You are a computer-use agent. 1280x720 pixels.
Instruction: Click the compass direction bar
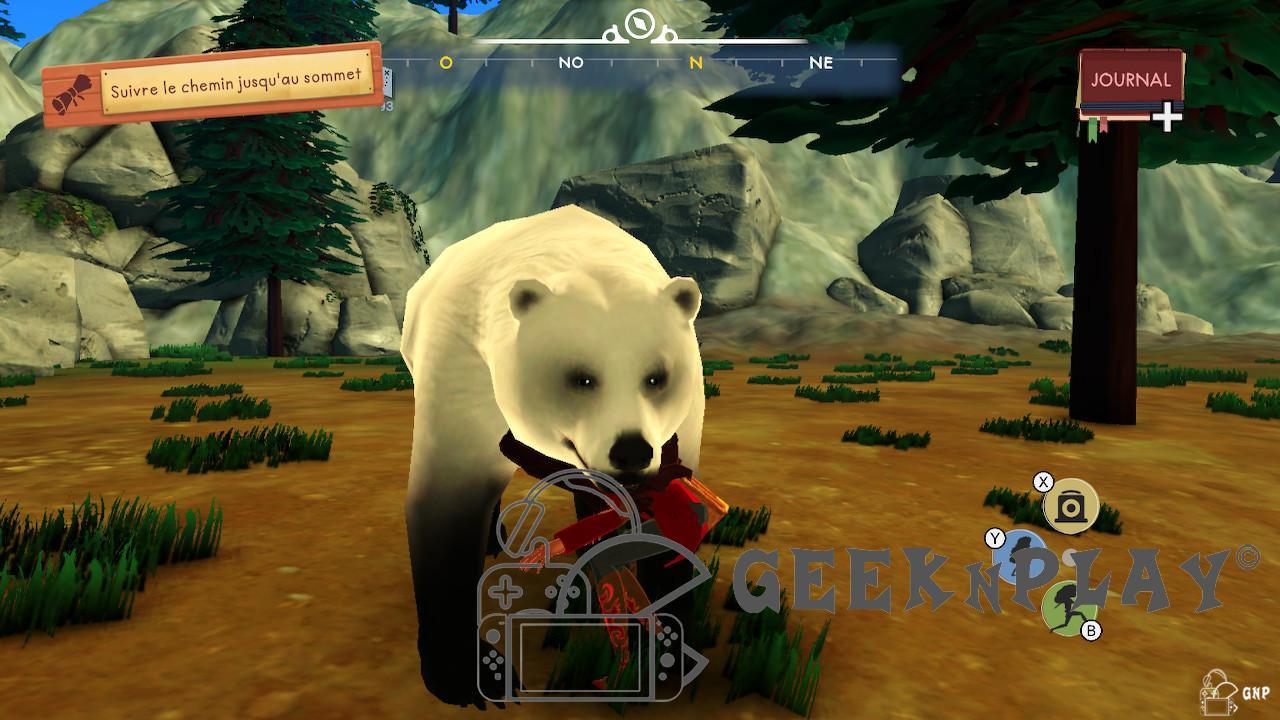640,63
